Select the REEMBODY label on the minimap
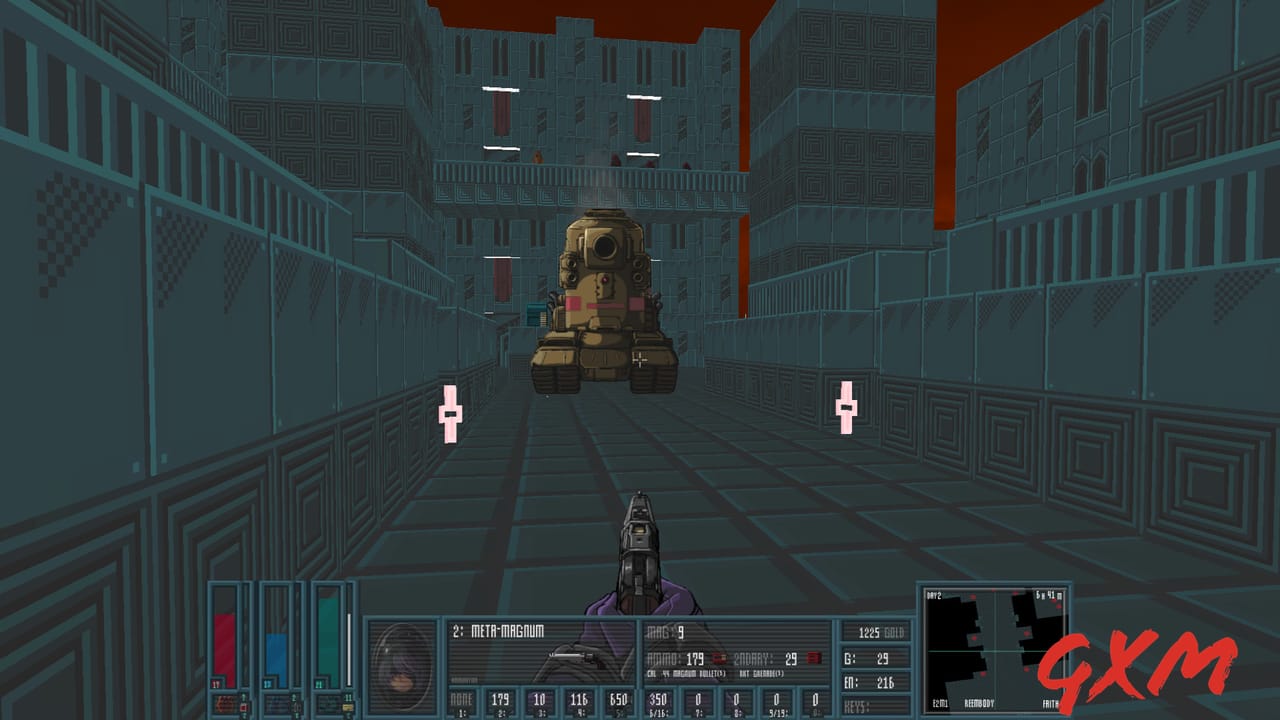This screenshot has height=720, width=1280. pyautogui.click(x=980, y=703)
